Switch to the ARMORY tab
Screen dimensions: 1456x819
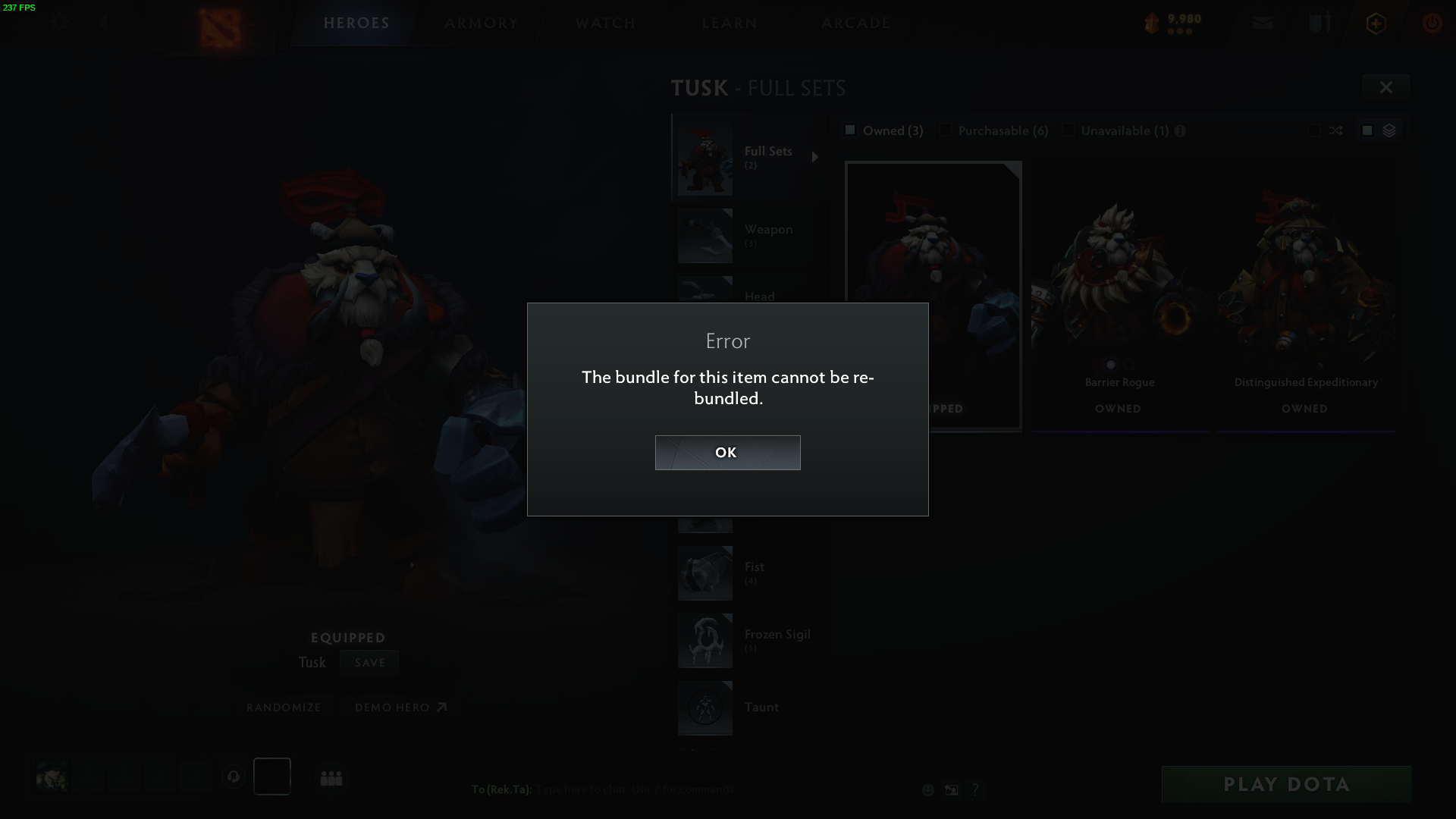click(x=481, y=23)
